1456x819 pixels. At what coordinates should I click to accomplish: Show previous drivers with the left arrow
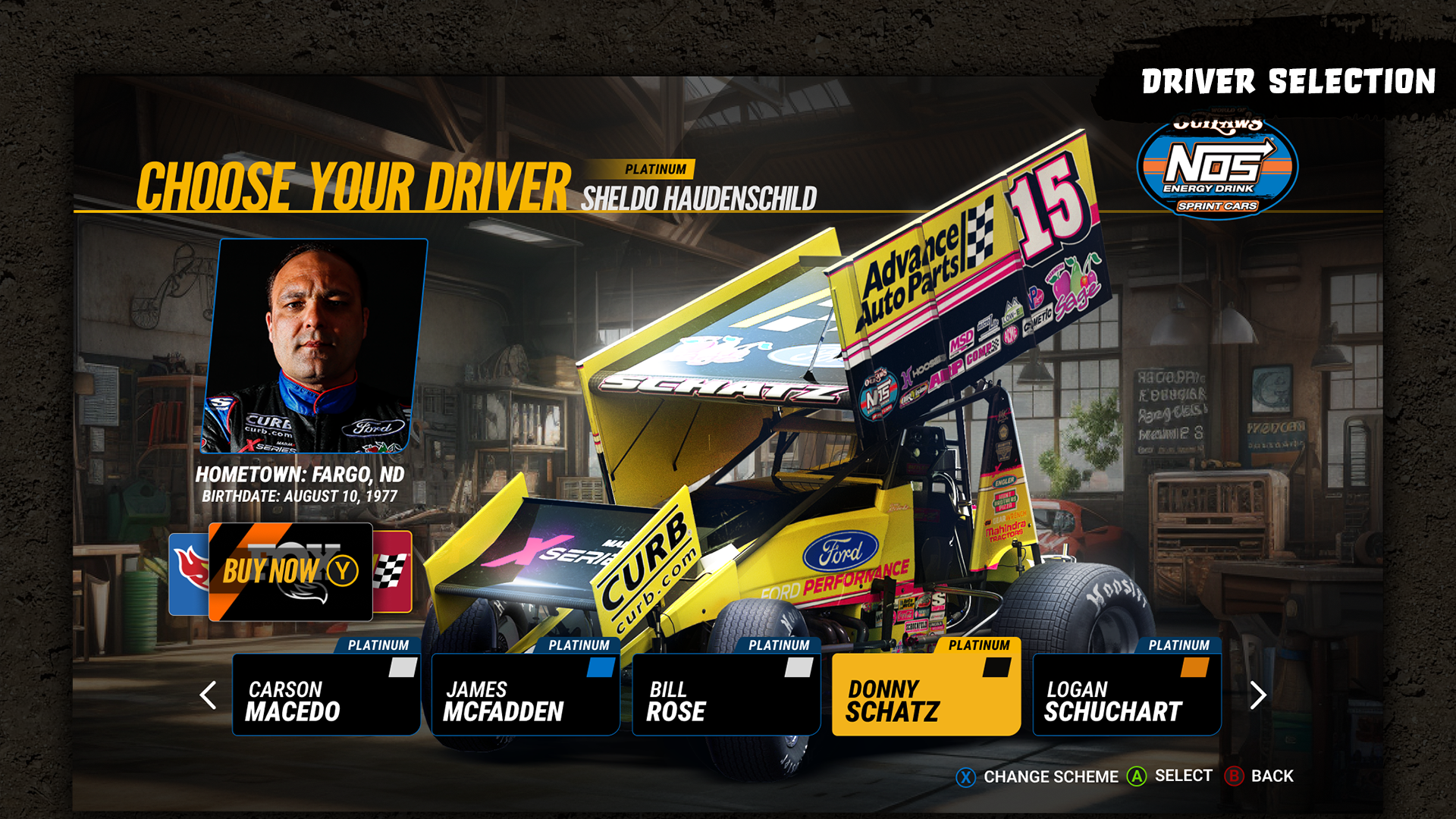pyautogui.click(x=208, y=695)
